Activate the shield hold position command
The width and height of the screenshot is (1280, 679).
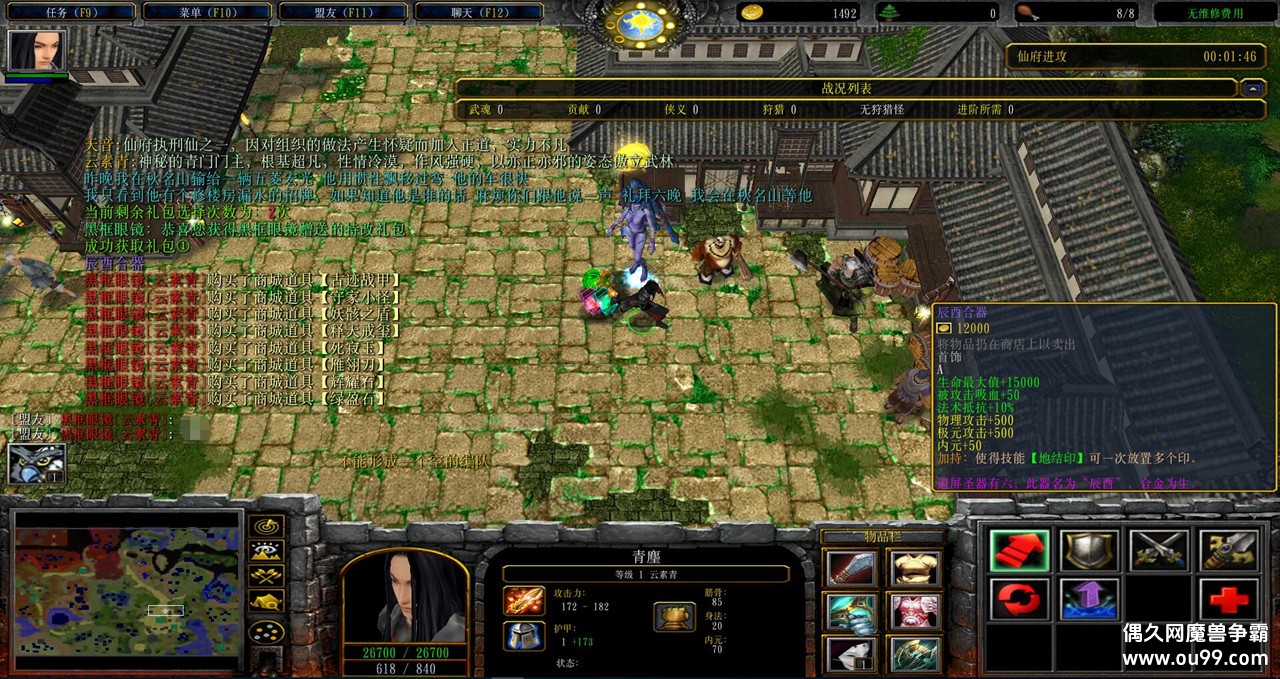1089,551
